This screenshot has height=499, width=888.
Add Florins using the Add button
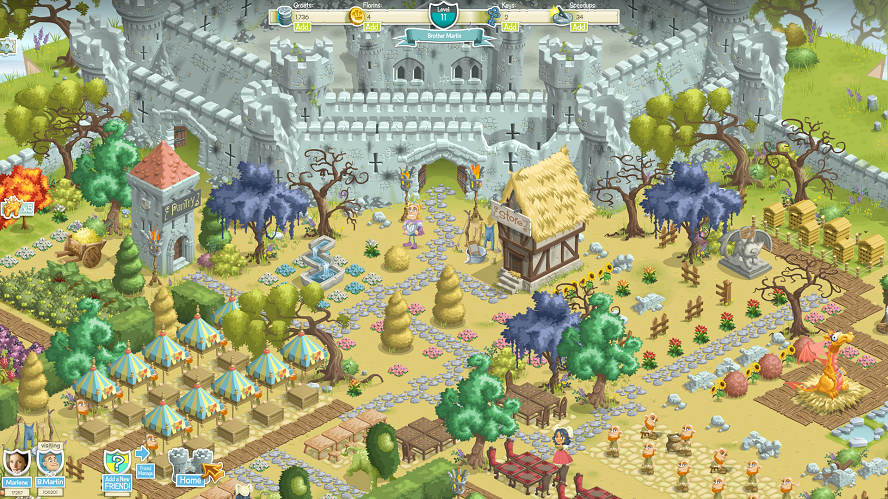(372, 27)
